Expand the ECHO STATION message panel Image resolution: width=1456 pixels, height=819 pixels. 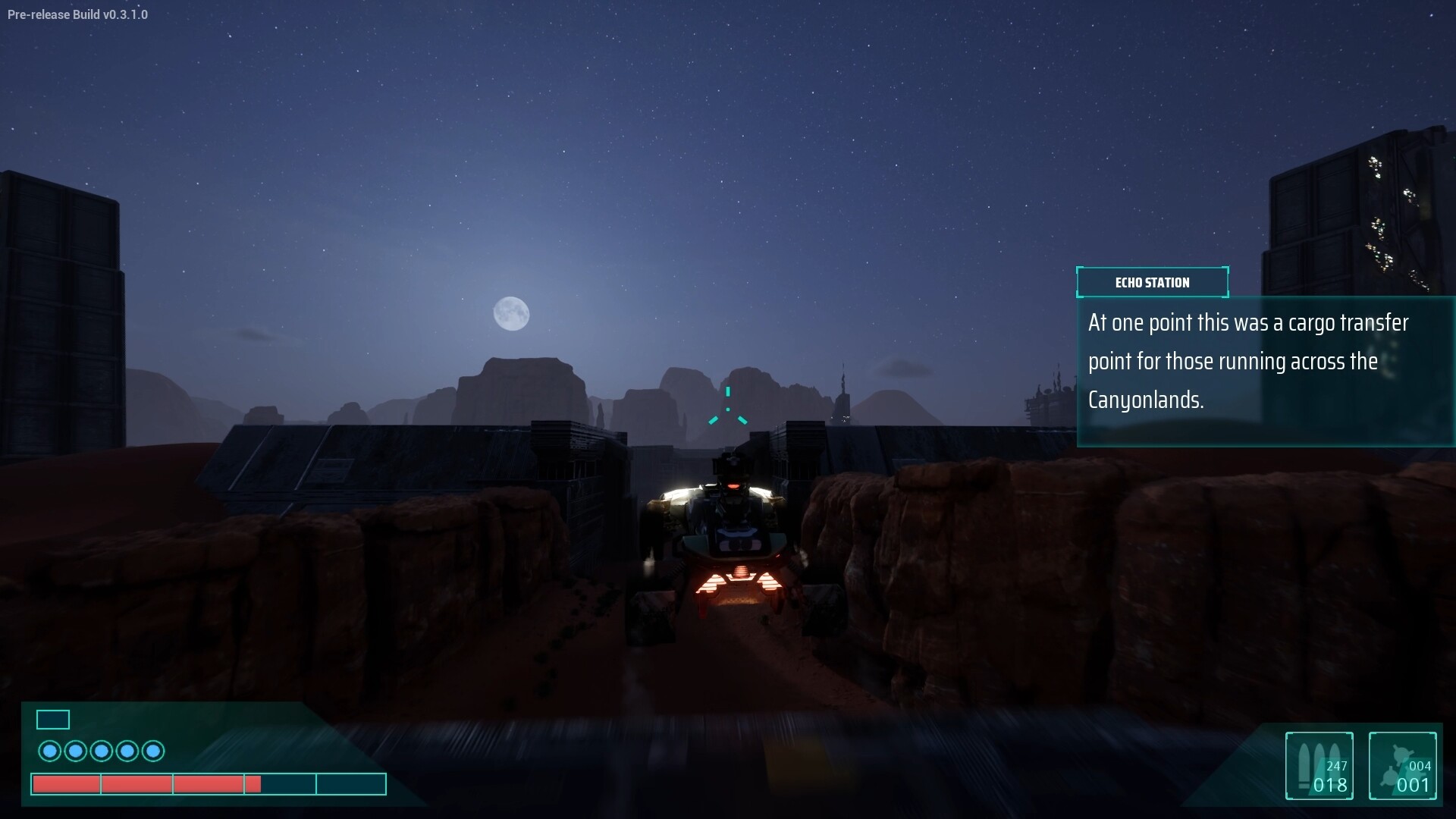tap(1264, 371)
